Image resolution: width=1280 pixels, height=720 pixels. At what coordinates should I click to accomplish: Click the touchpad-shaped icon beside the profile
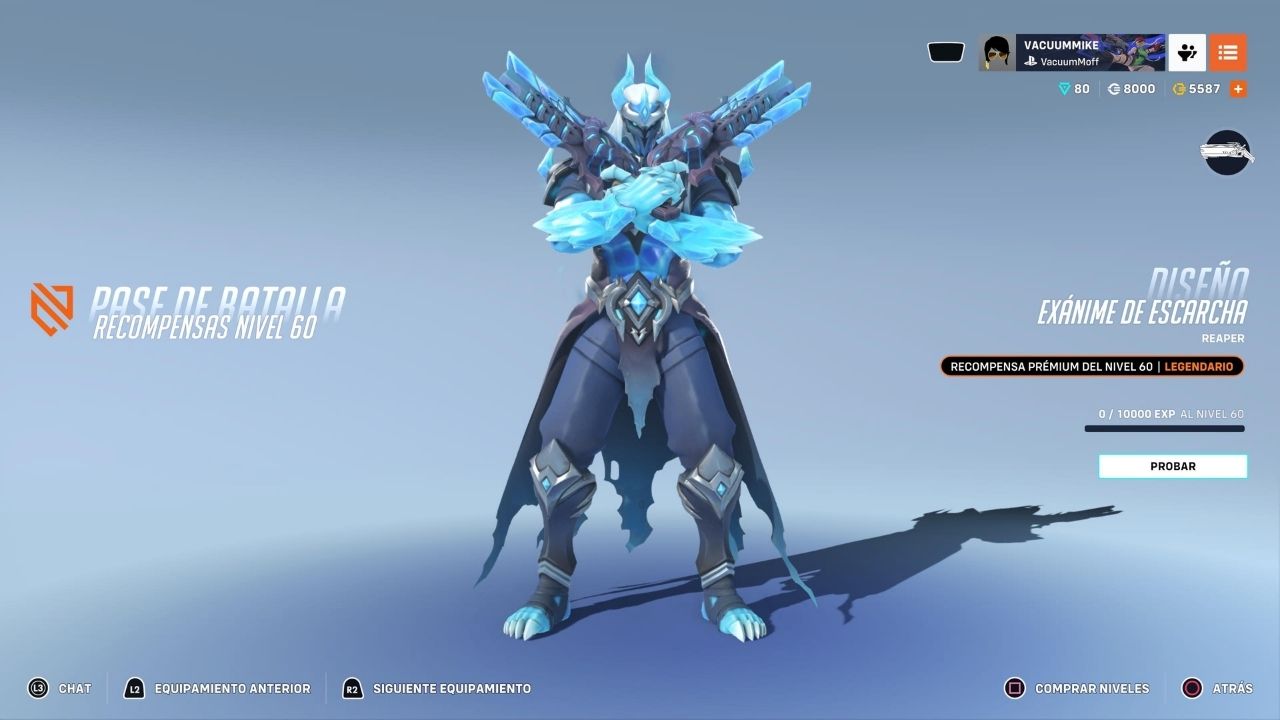(x=946, y=52)
